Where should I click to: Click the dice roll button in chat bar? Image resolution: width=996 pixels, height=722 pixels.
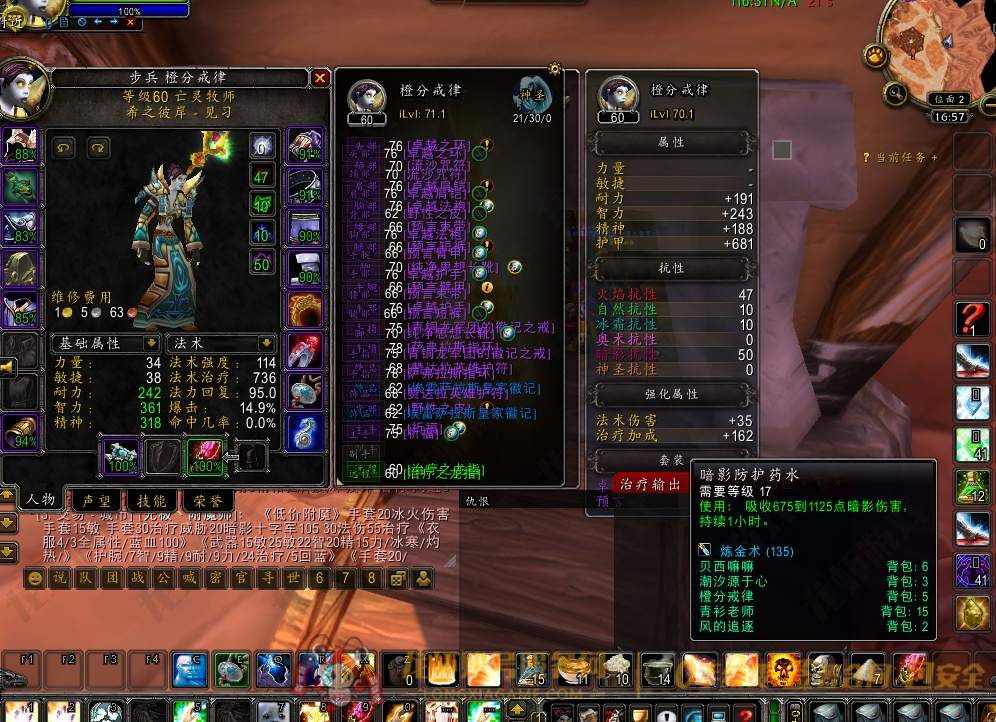point(397,578)
